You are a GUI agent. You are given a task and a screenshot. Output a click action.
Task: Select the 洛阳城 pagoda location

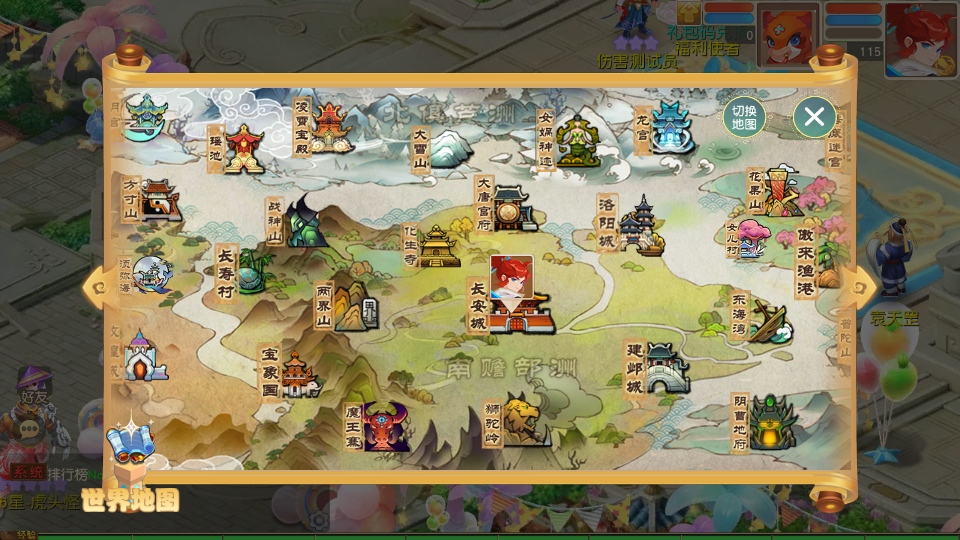tap(640, 226)
